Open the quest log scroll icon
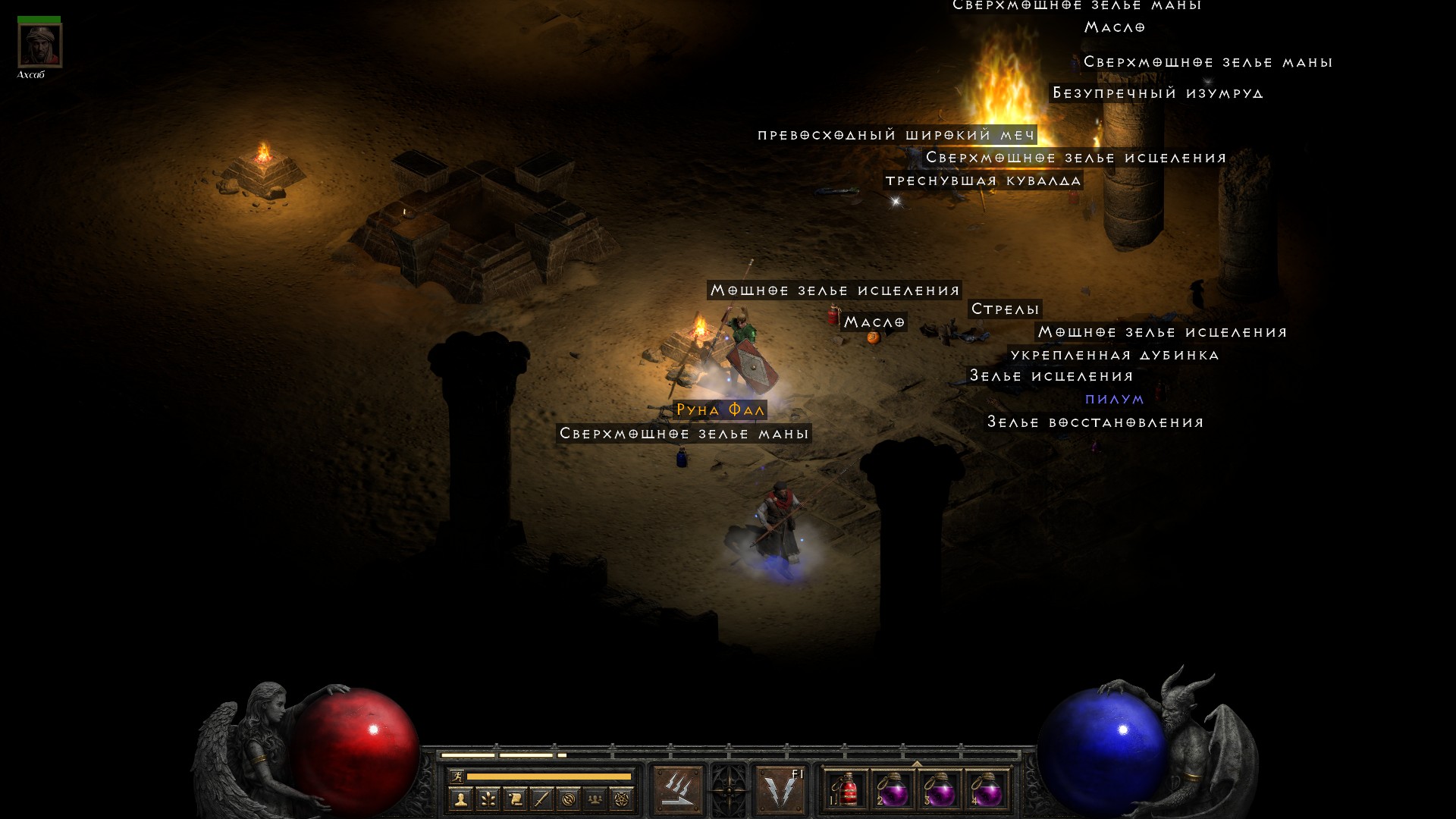1456x819 pixels. click(515, 799)
